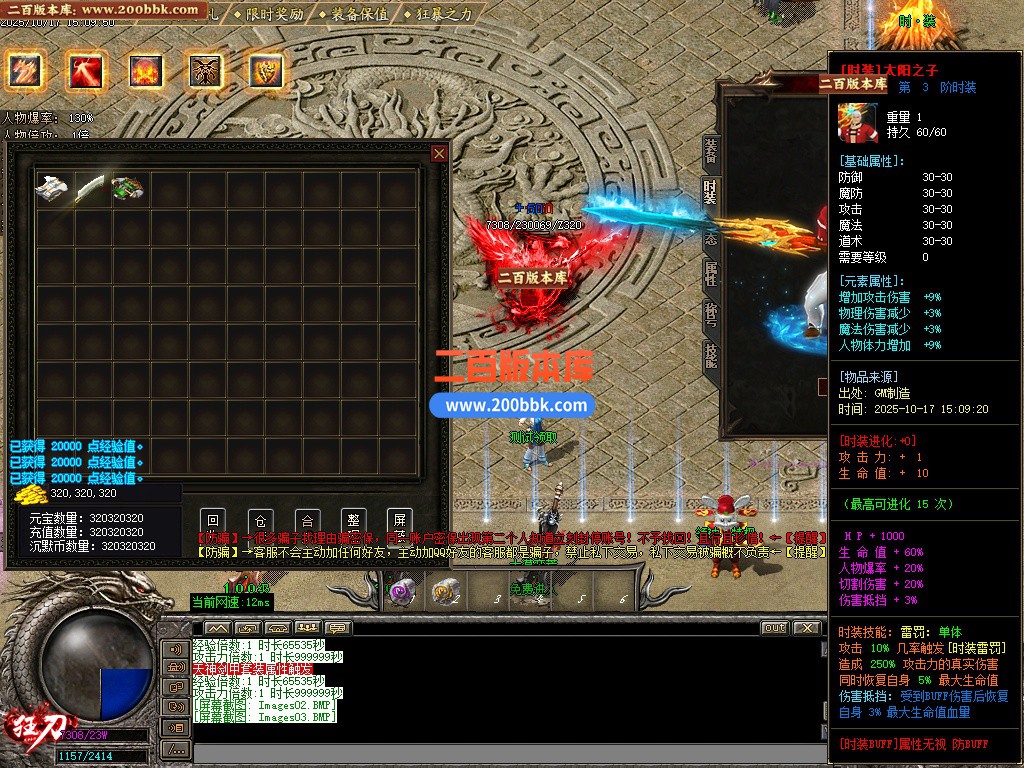Switch to the 技能 skills tab
The image size is (1024, 768).
tap(711, 355)
